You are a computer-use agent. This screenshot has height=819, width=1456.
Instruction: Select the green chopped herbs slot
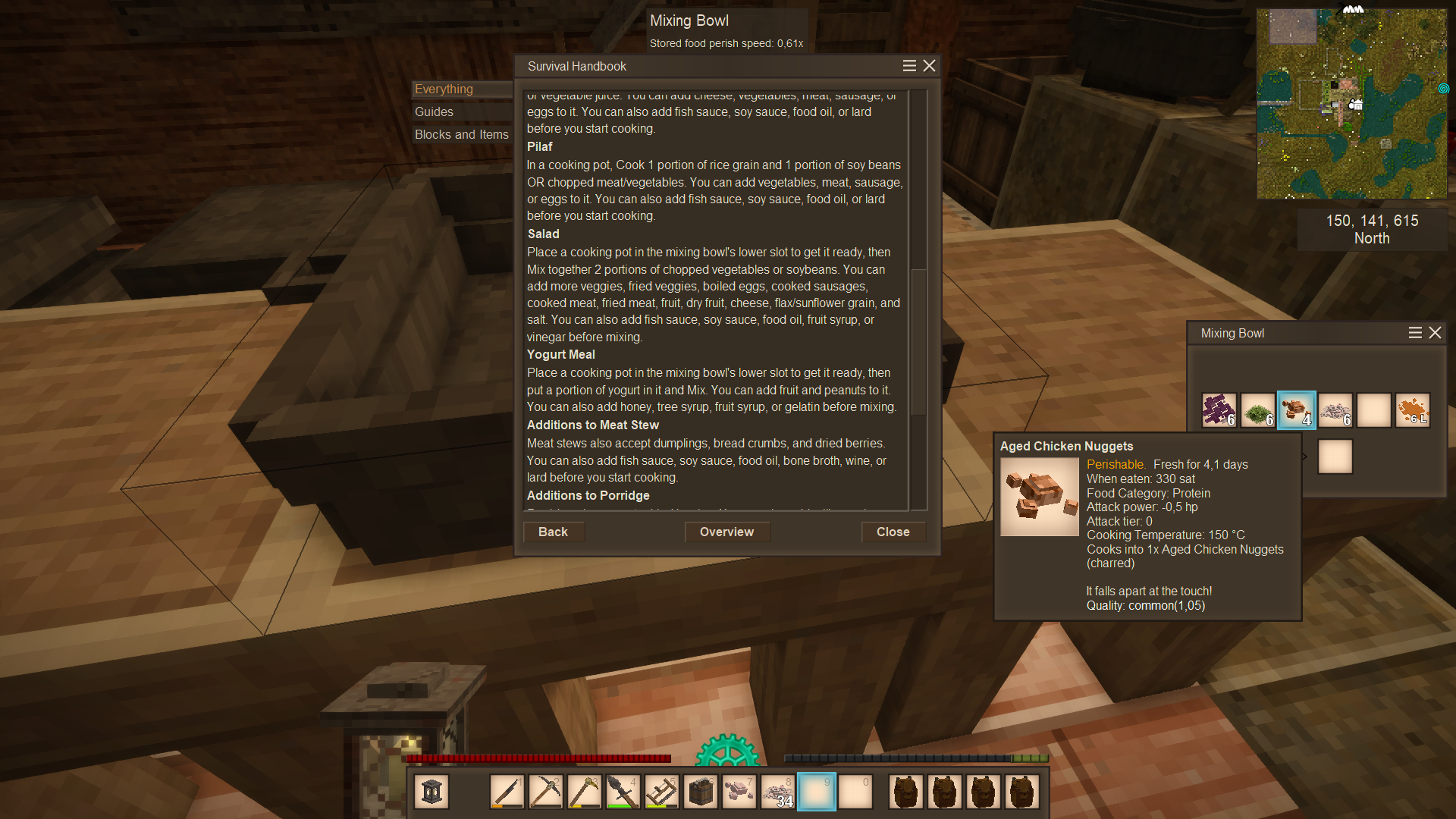[x=1257, y=410]
